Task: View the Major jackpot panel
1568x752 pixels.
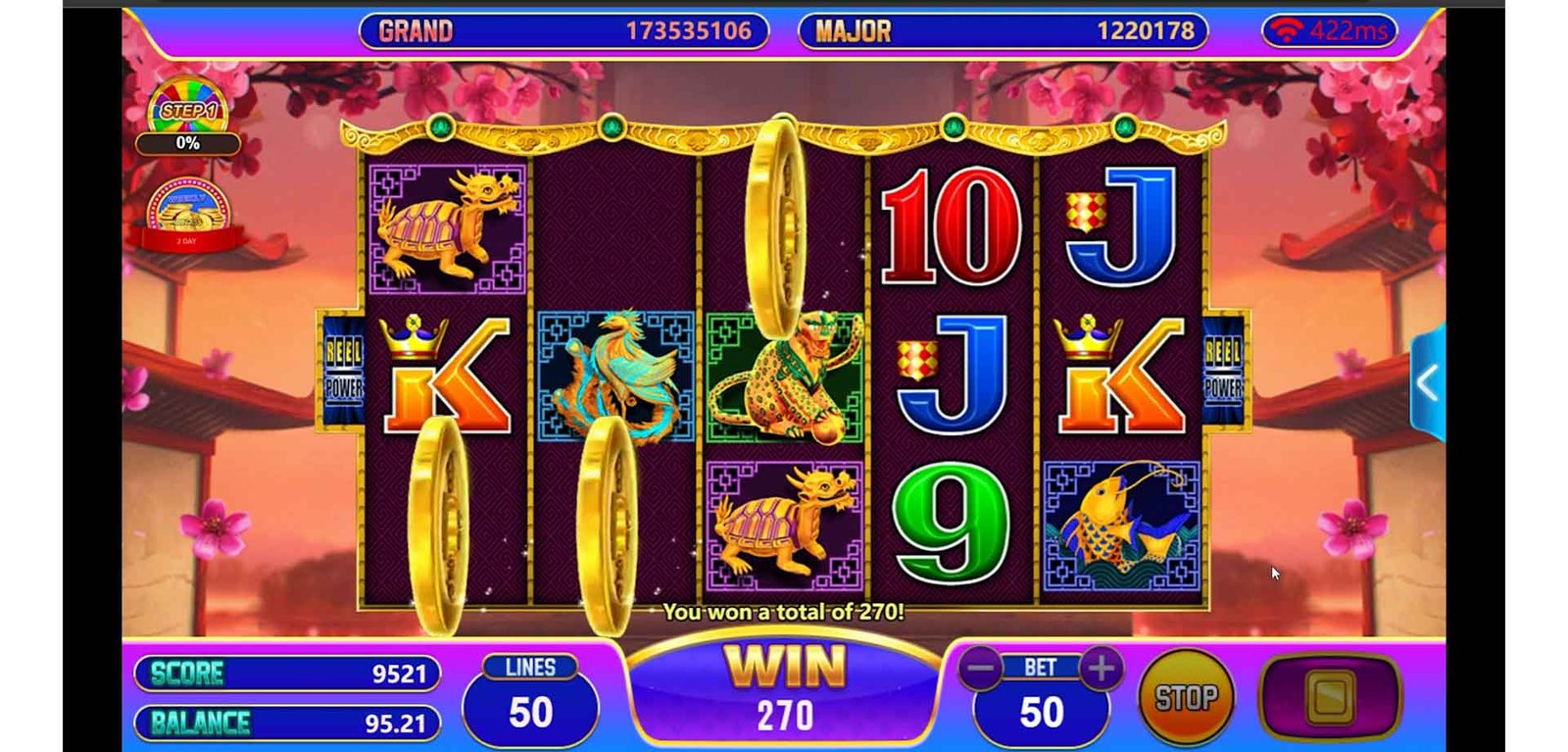Action: (1003, 31)
